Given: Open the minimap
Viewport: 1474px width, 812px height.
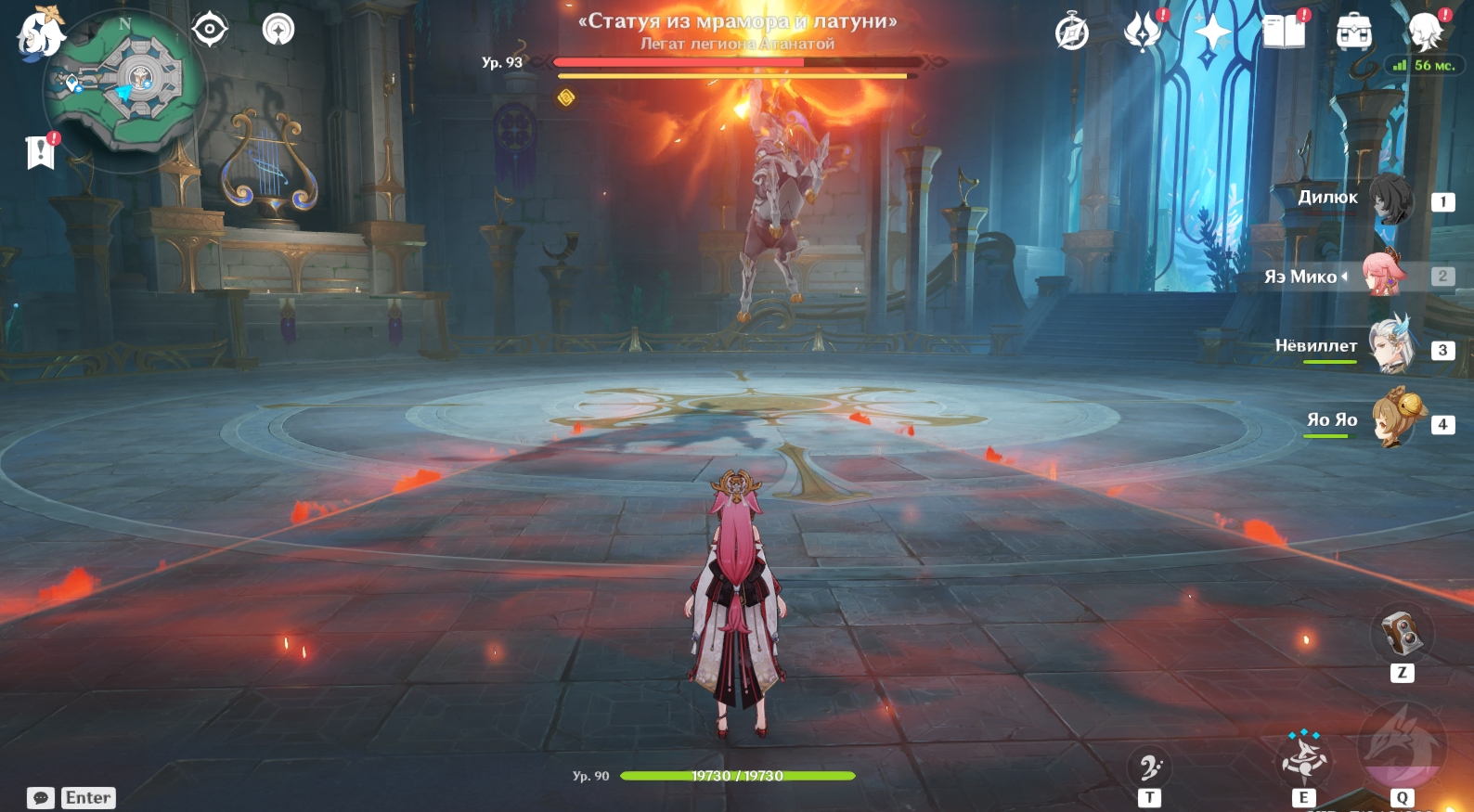Looking at the screenshot, I should [x=125, y=85].
